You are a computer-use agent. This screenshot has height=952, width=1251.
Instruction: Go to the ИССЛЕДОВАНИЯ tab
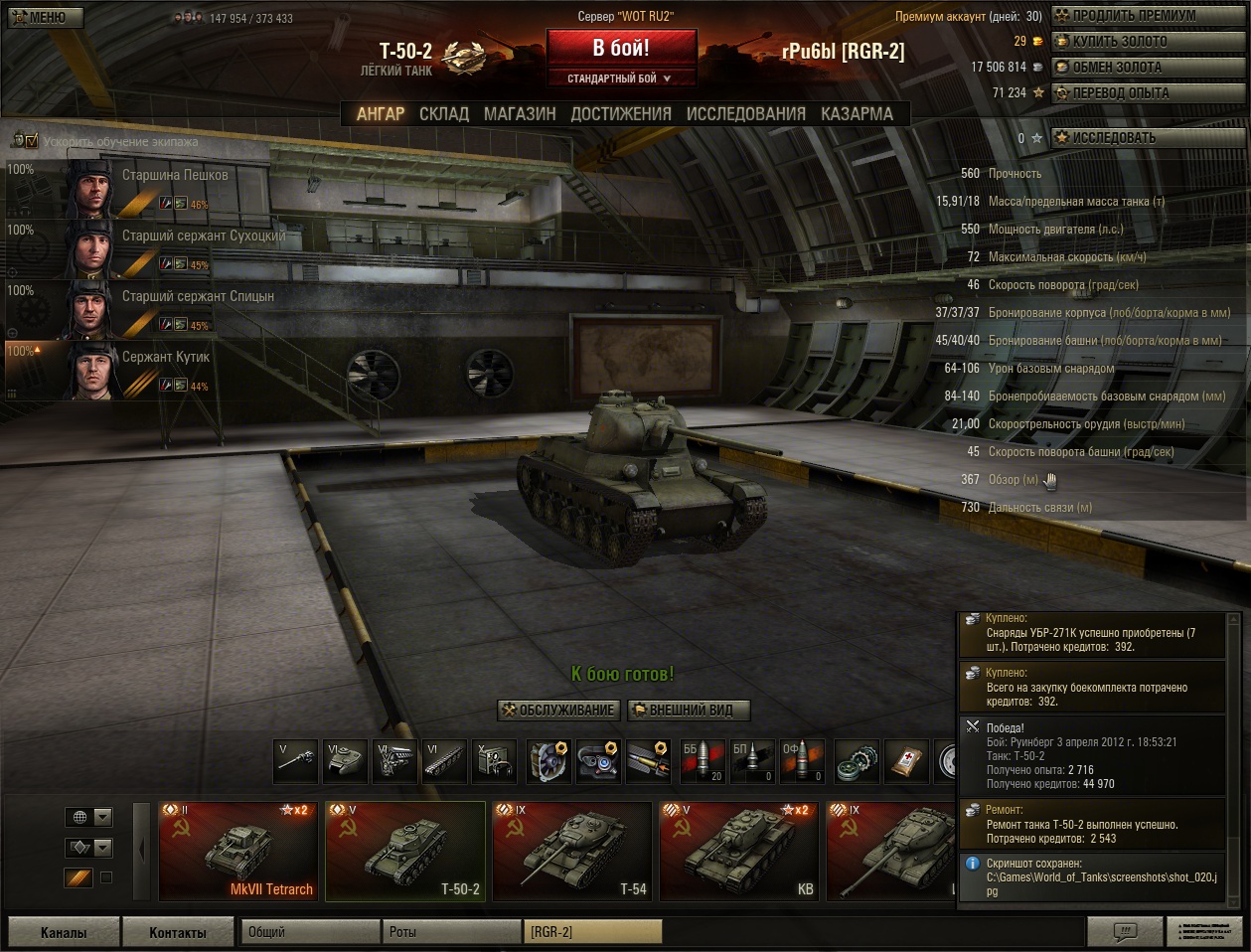pyautogui.click(x=746, y=114)
